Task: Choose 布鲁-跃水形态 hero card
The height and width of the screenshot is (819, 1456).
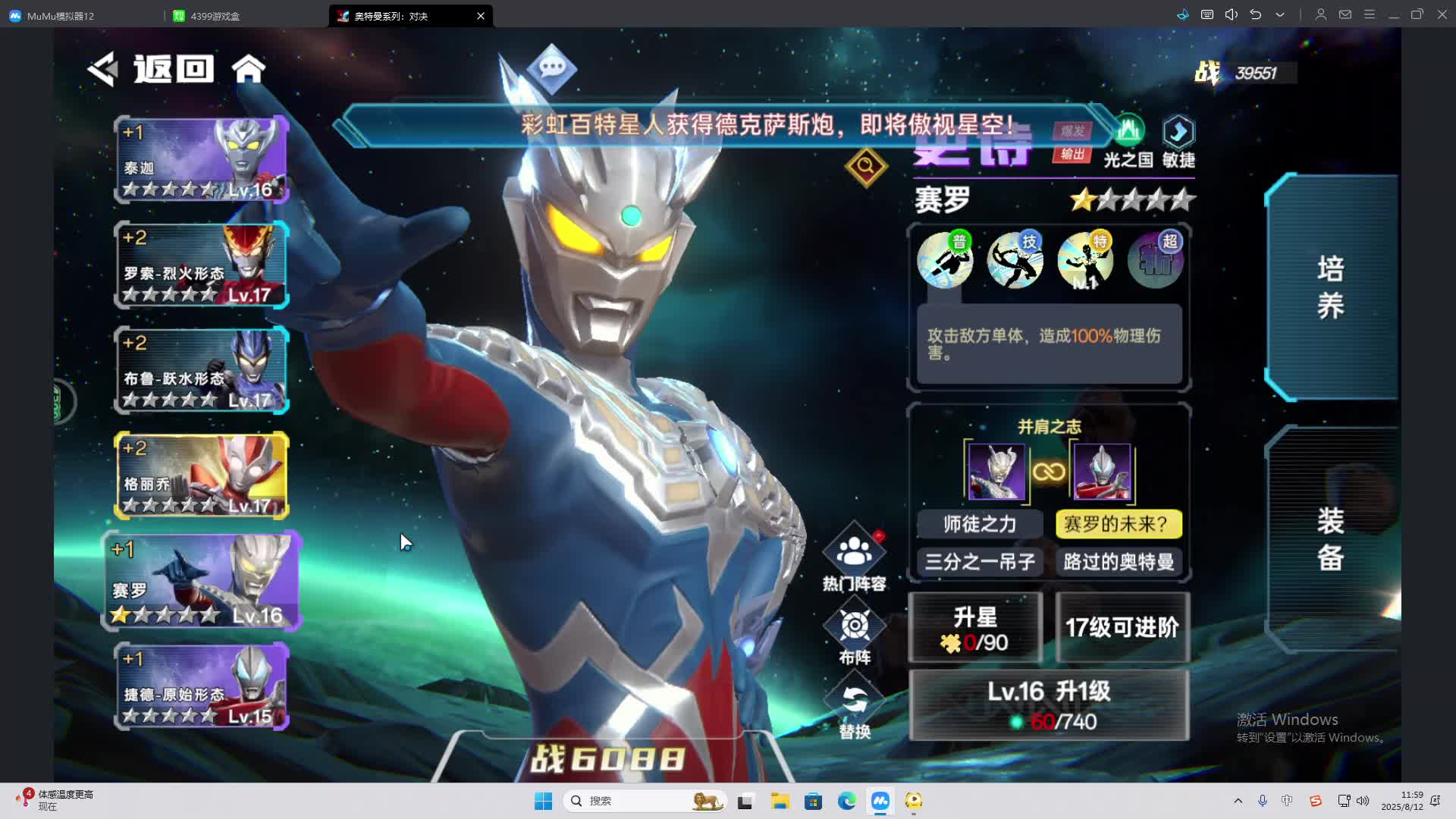Action: point(202,371)
